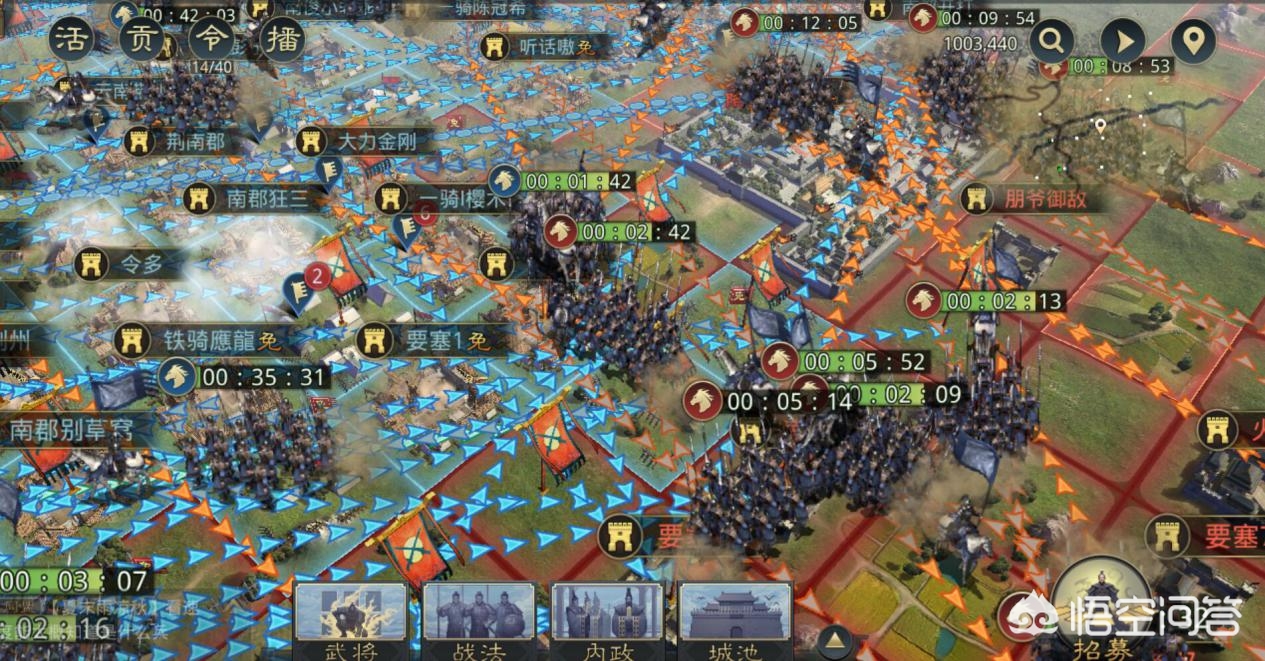Tap the 贡 round button
The width and height of the screenshot is (1265, 661).
(x=141, y=41)
